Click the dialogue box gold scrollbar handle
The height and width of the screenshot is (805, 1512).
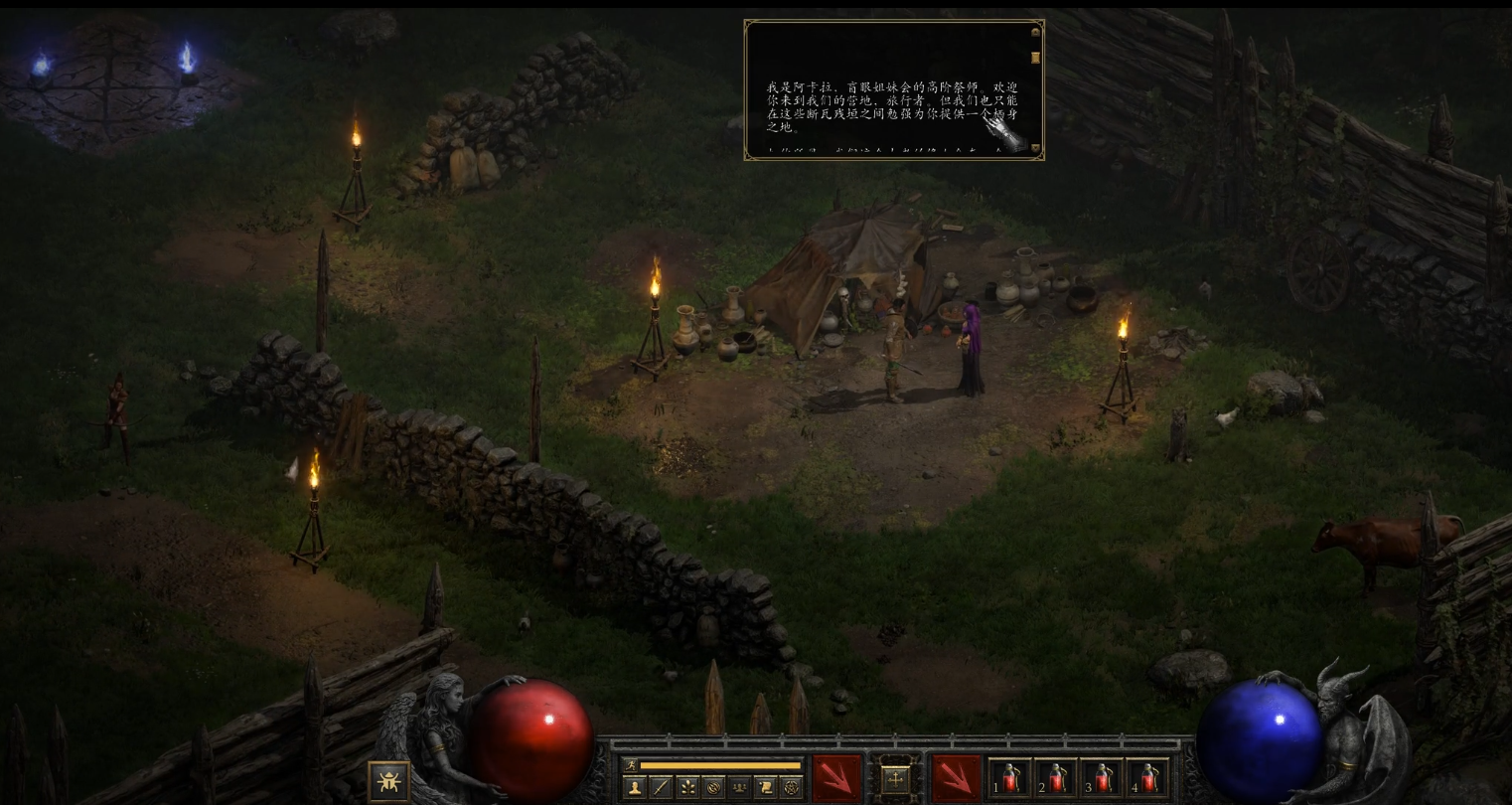[1035, 58]
